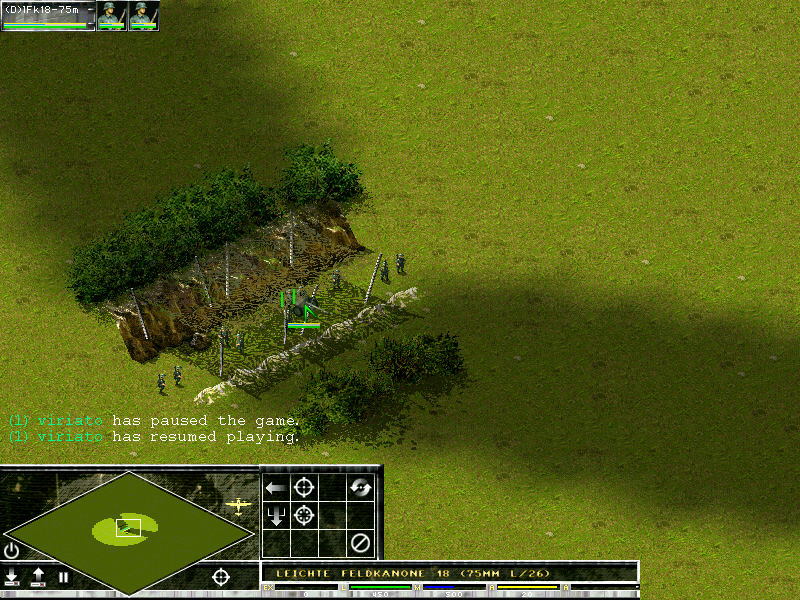Click the crosshair icon below the minimap
The height and width of the screenshot is (600, 800).
click(221, 577)
